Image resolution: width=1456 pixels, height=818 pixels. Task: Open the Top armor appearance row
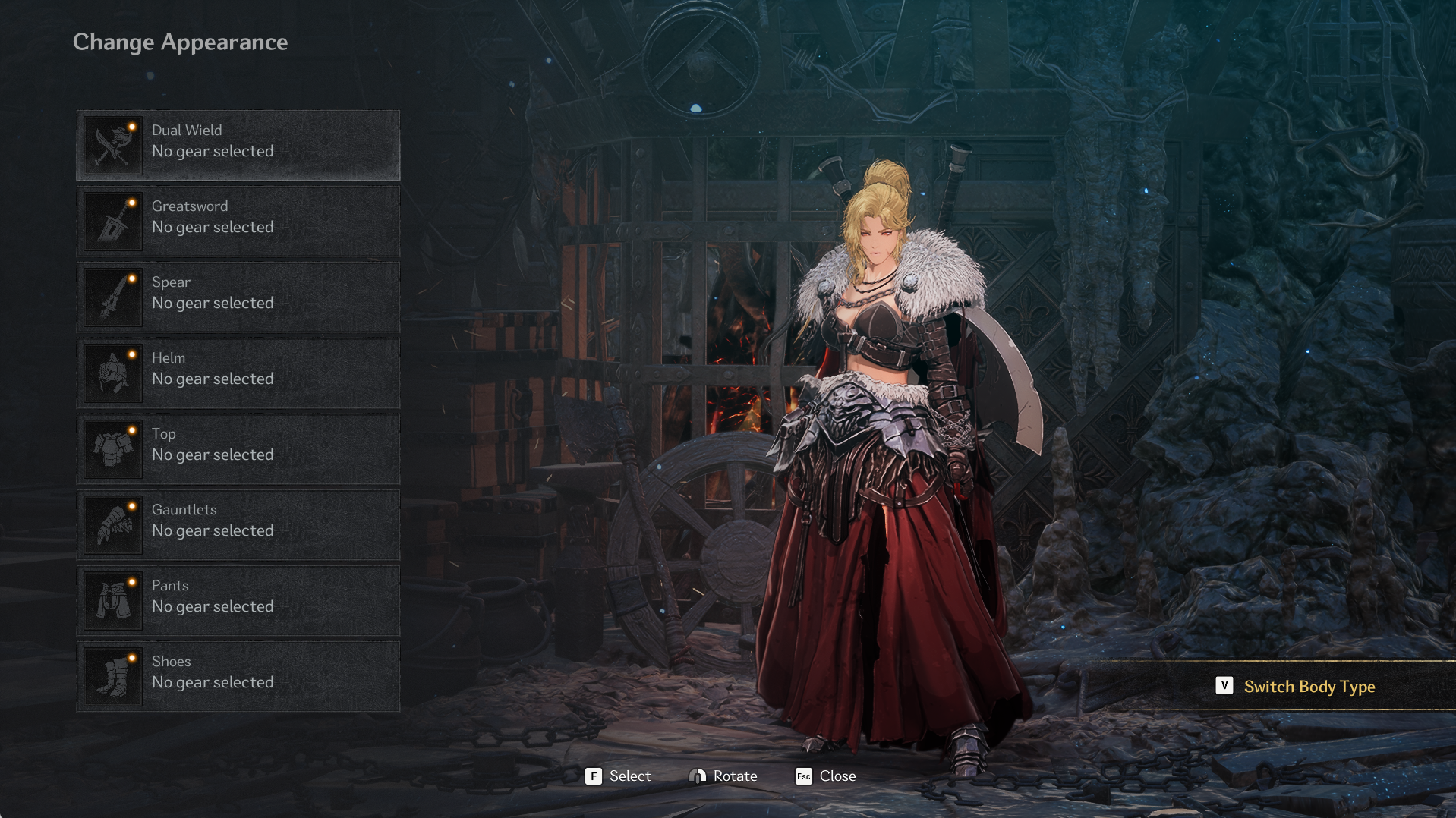238,448
